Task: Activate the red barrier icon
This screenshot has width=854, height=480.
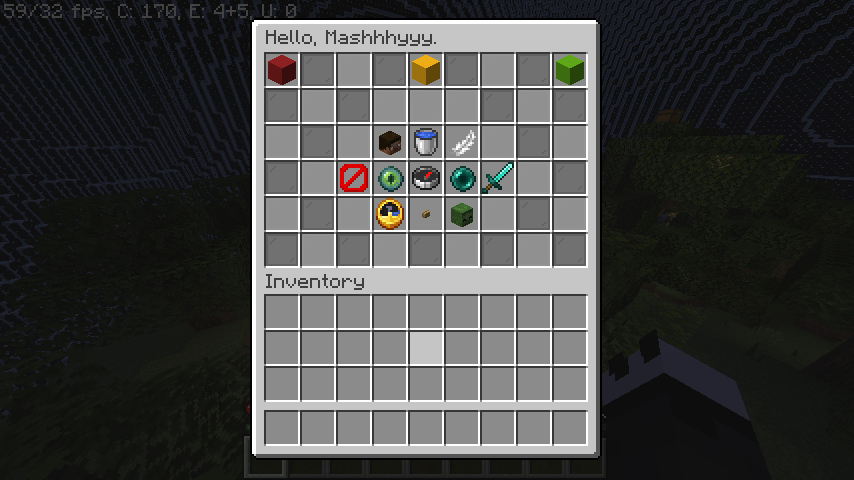Action: [354, 178]
